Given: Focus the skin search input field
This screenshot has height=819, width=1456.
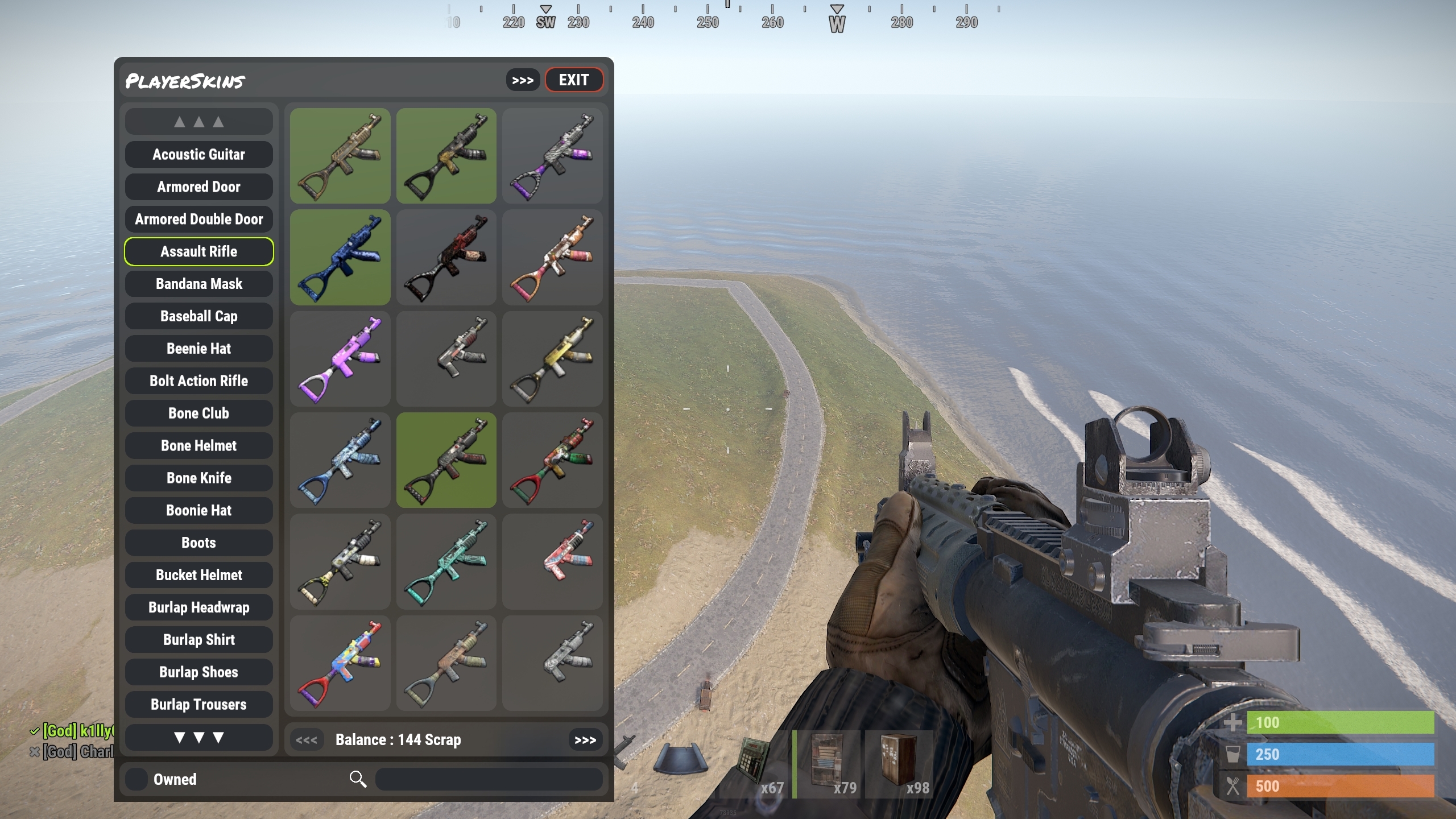Looking at the screenshot, I should point(489,779).
